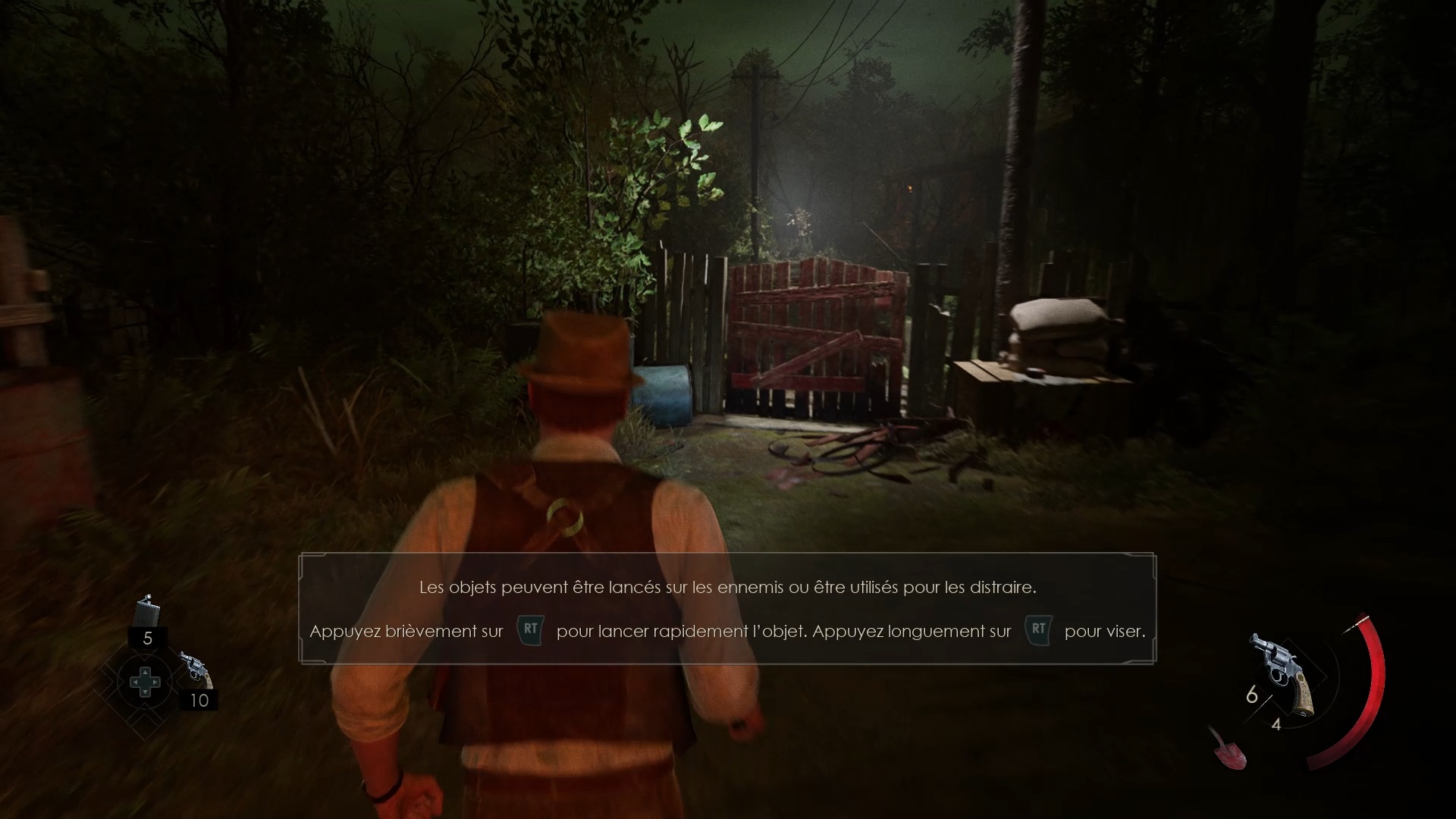Click the equipped revolver beside the health arc
This screenshot has width=1456, height=819.
(1283, 672)
